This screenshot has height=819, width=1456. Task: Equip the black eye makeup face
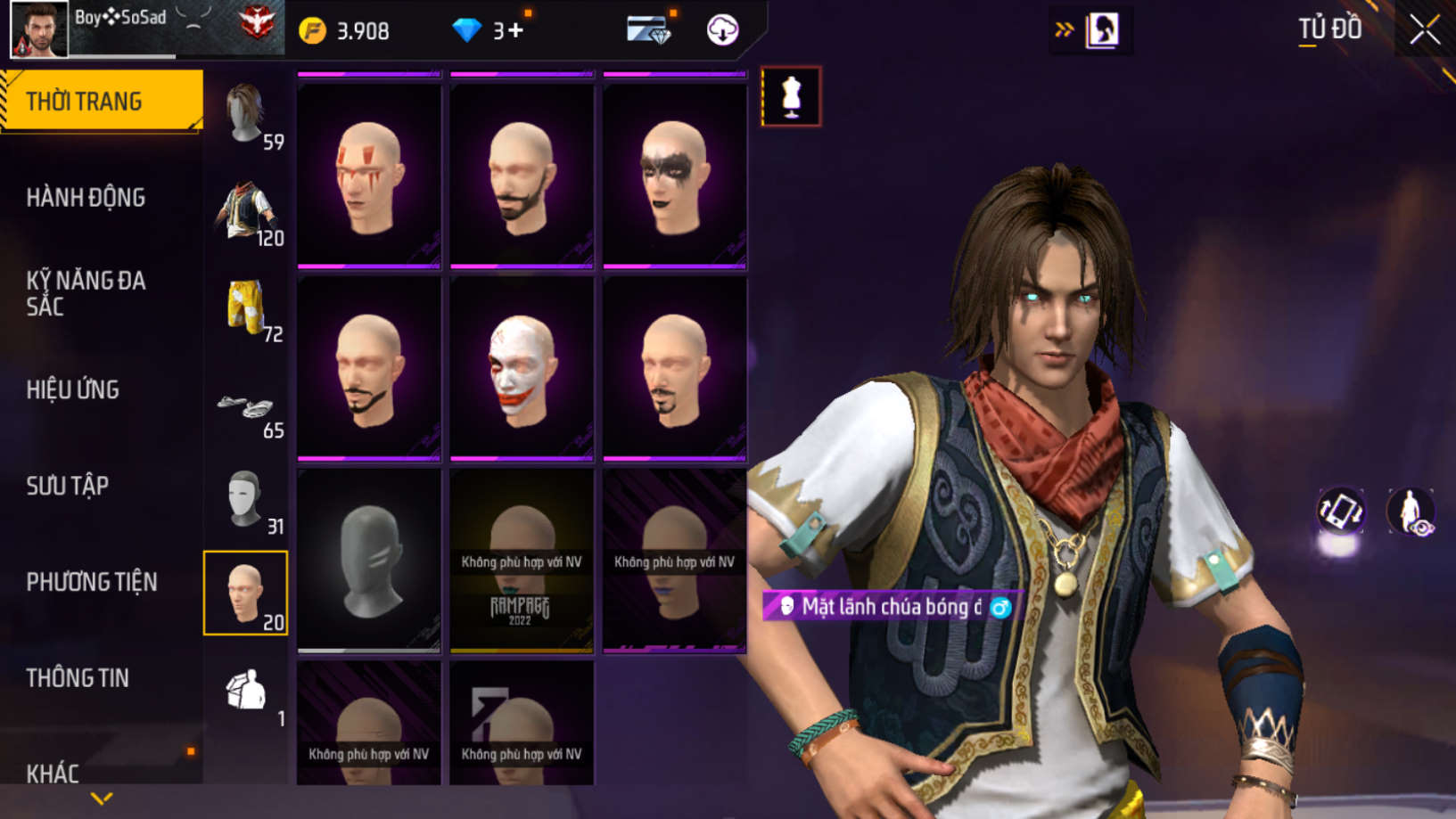click(675, 176)
